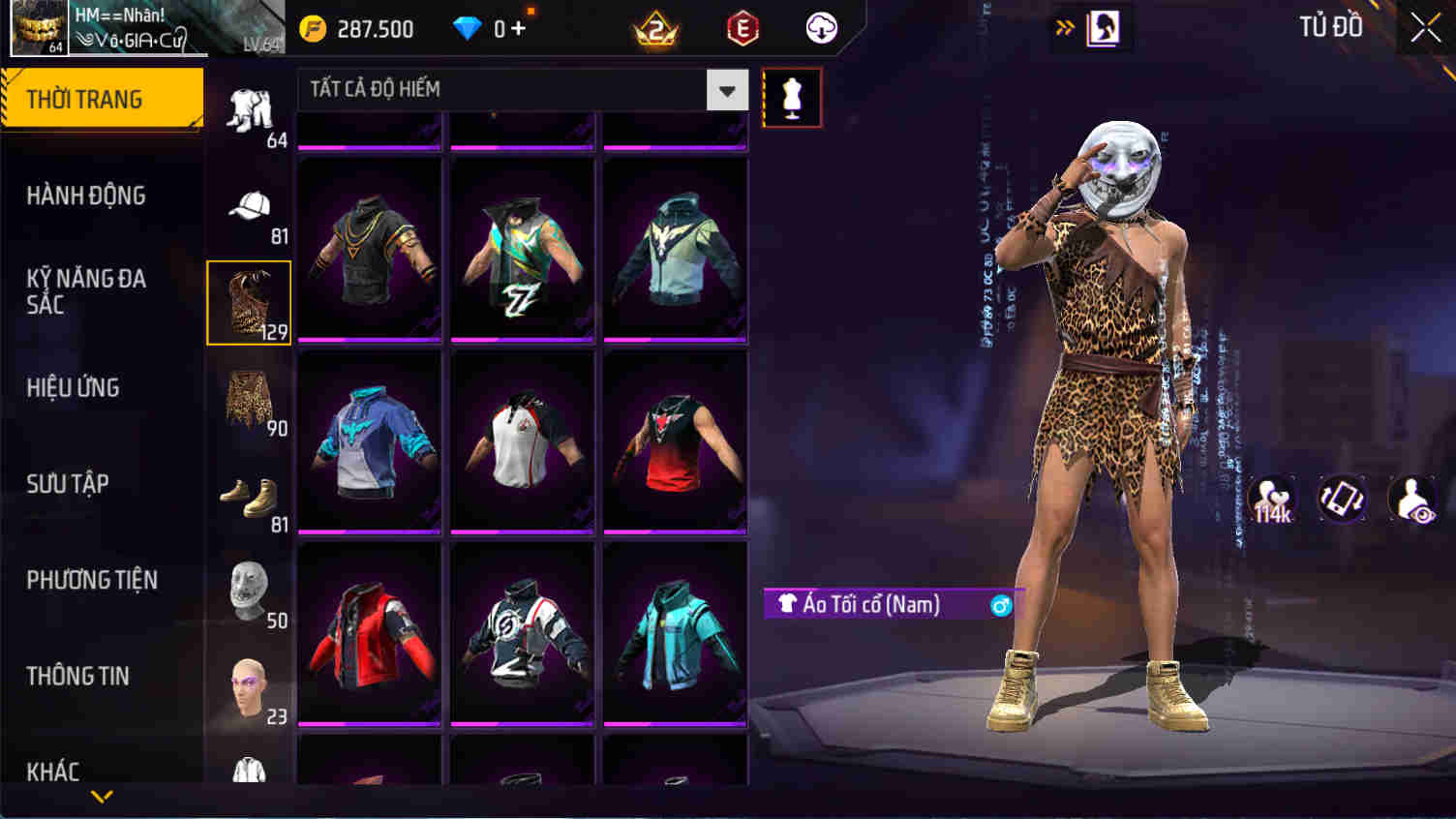Toggle the male gender symbol on Áo Tối cổ label
The height and width of the screenshot is (819, 1456).
[1003, 603]
